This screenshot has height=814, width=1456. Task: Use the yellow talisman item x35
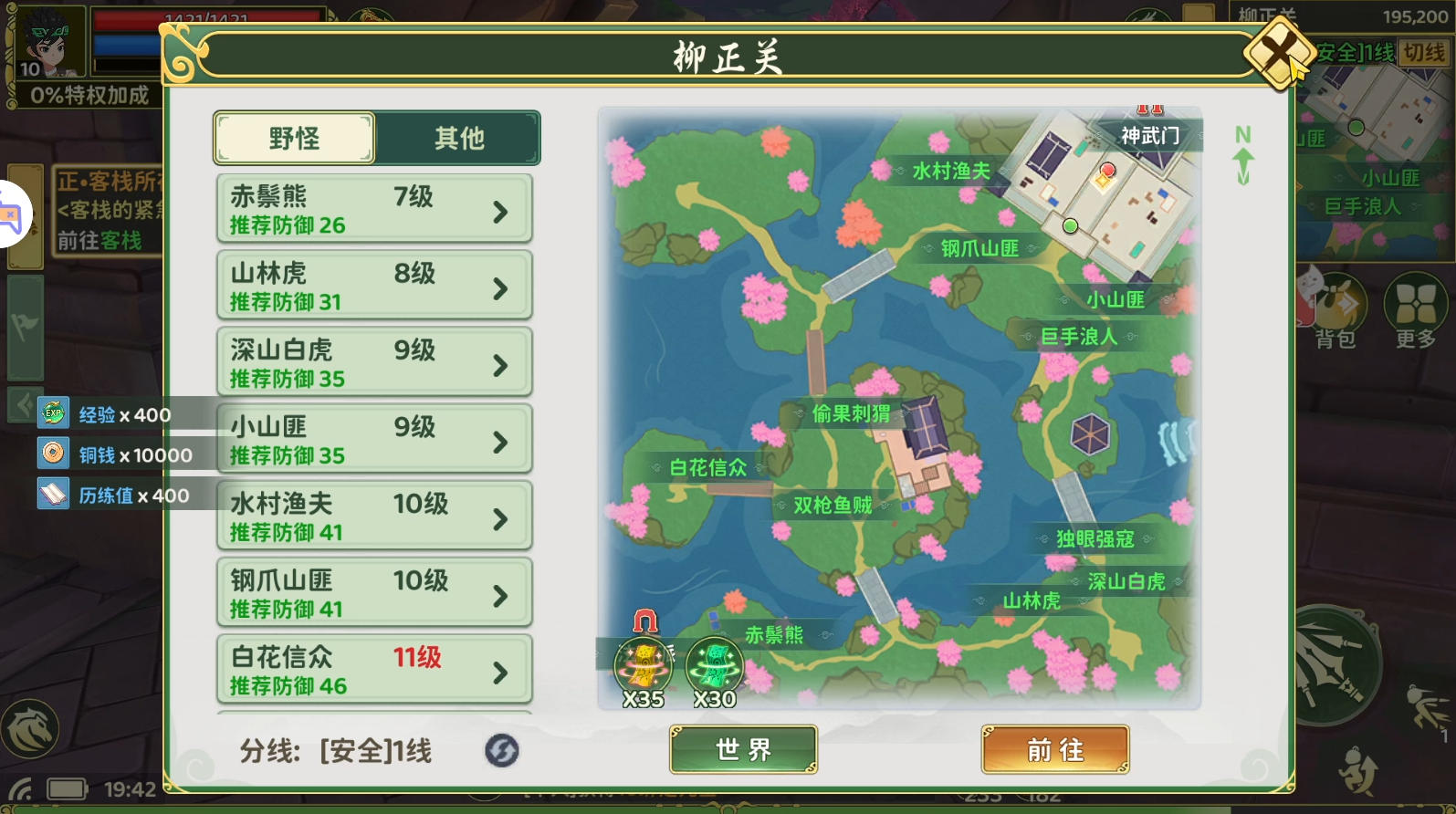[644, 666]
